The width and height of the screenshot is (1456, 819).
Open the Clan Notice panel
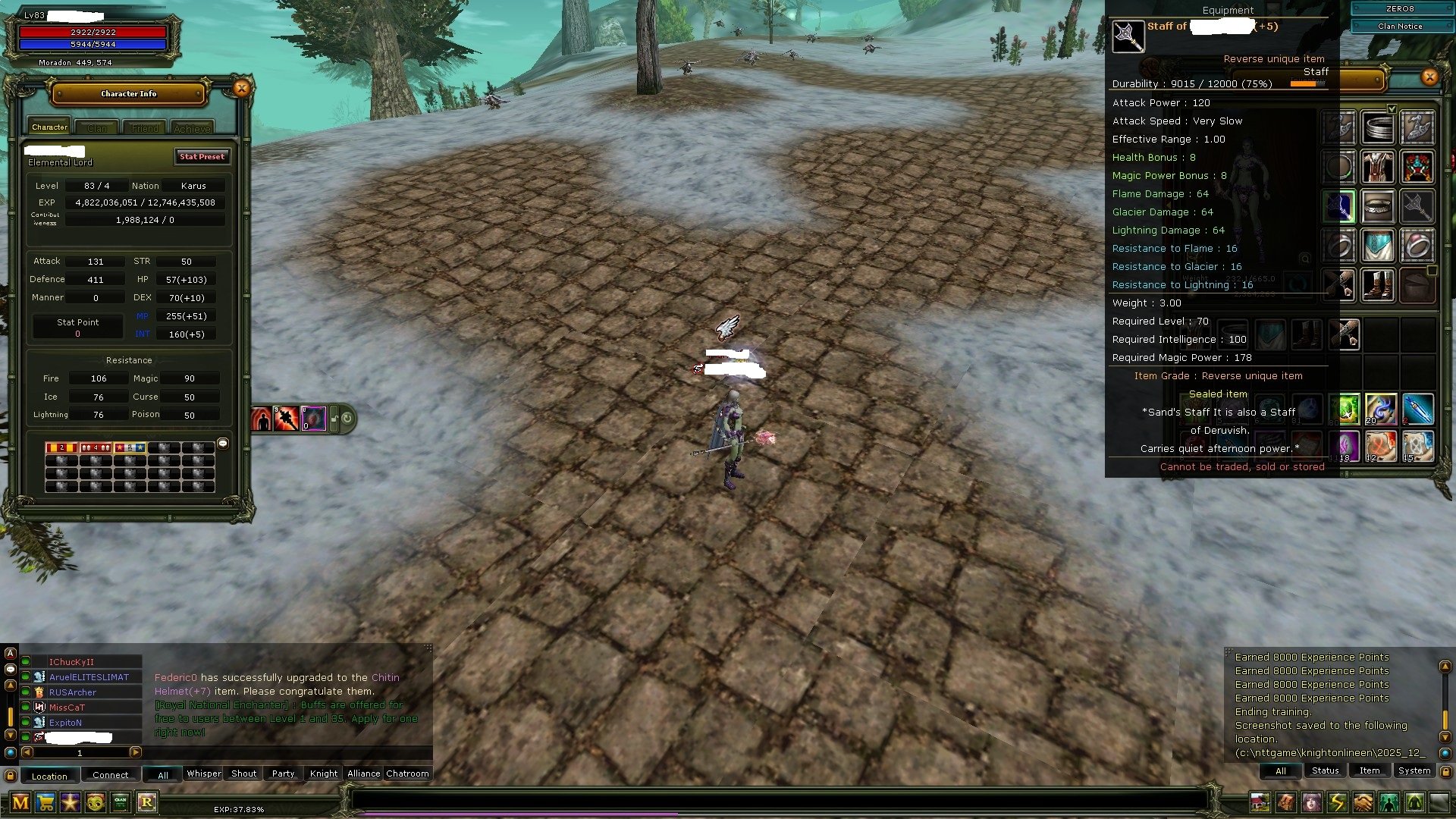[1401, 26]
